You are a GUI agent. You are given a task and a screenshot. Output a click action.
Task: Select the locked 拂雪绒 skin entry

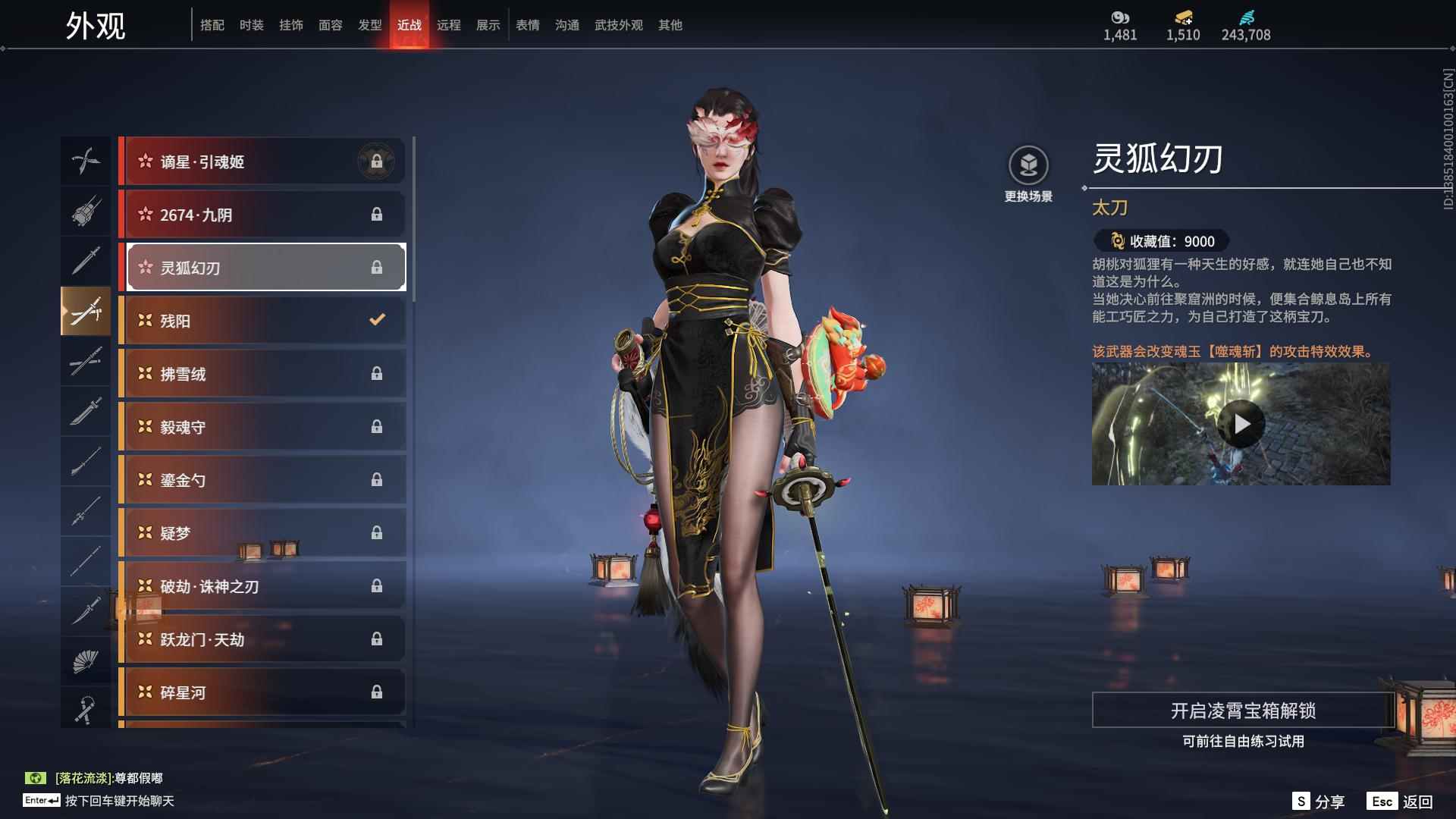(x=263, y=373)
